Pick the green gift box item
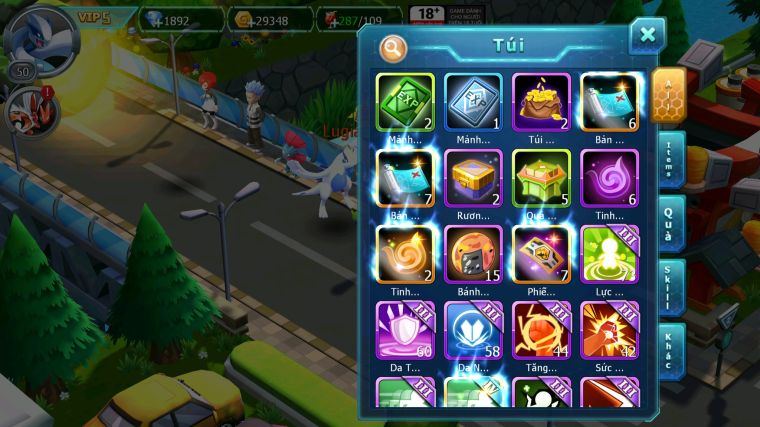 (541, 179)
